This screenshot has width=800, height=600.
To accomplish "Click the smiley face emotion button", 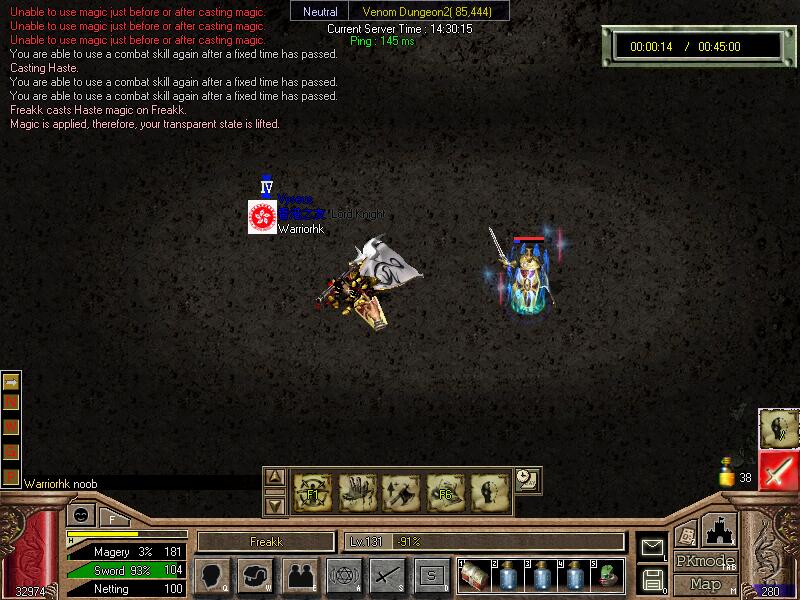I will (79, 516).
